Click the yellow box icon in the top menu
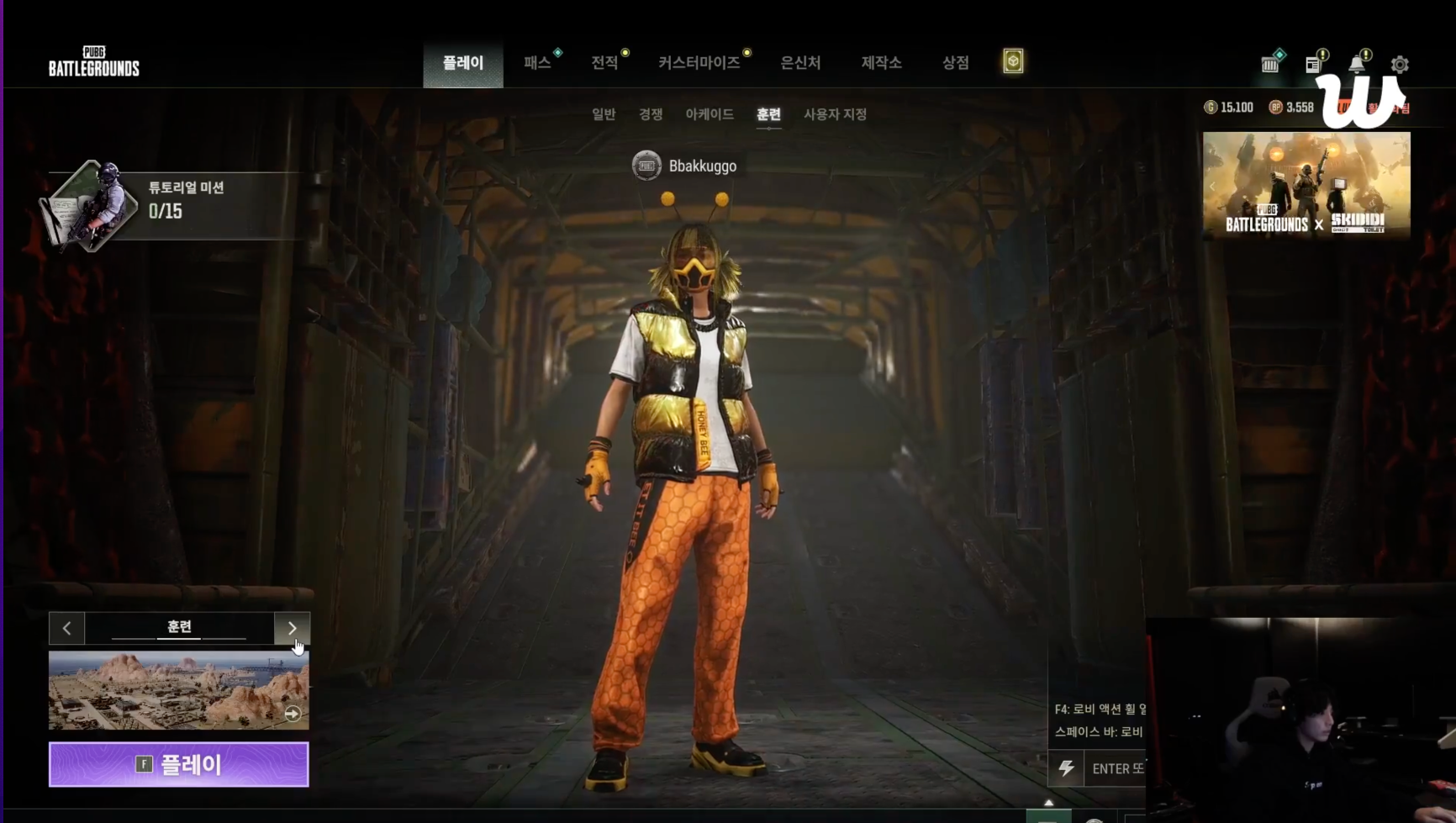 1013,61
